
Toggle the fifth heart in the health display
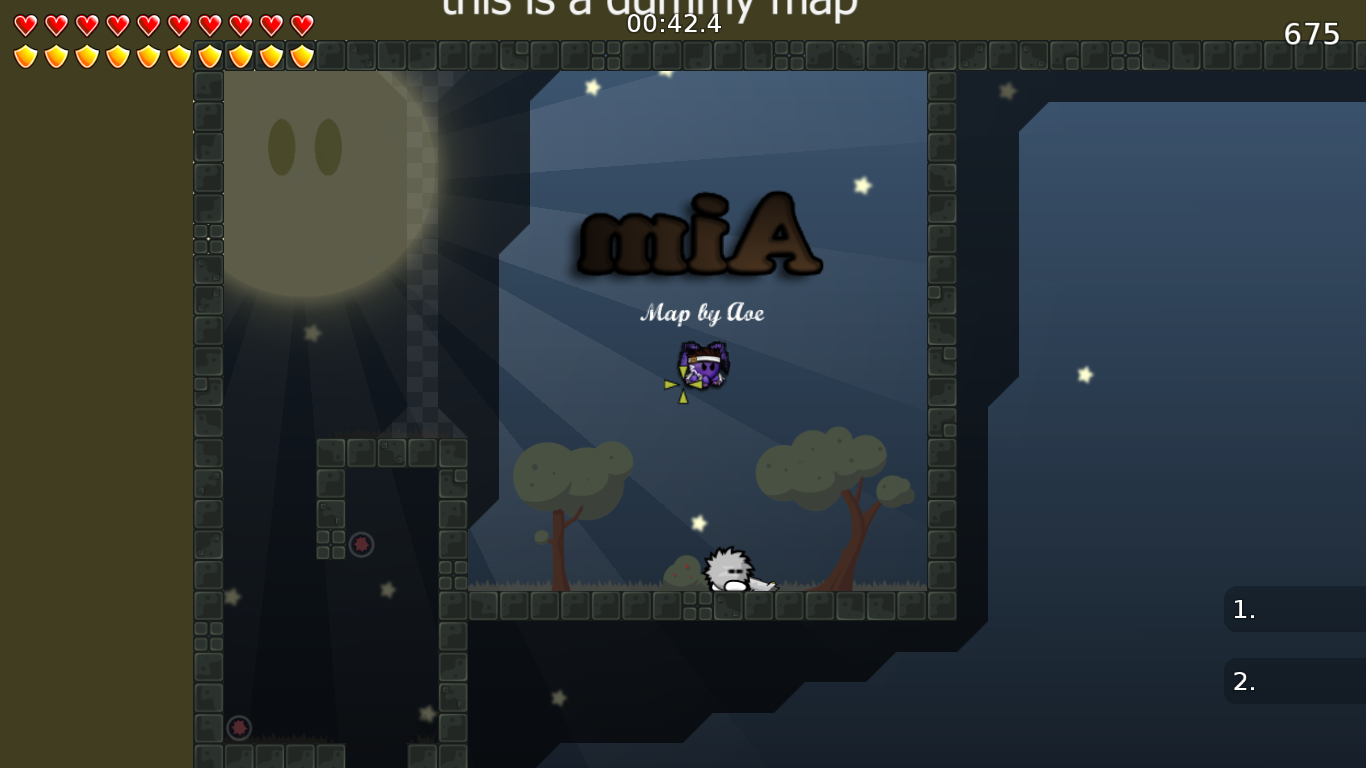tap(148, 26)
